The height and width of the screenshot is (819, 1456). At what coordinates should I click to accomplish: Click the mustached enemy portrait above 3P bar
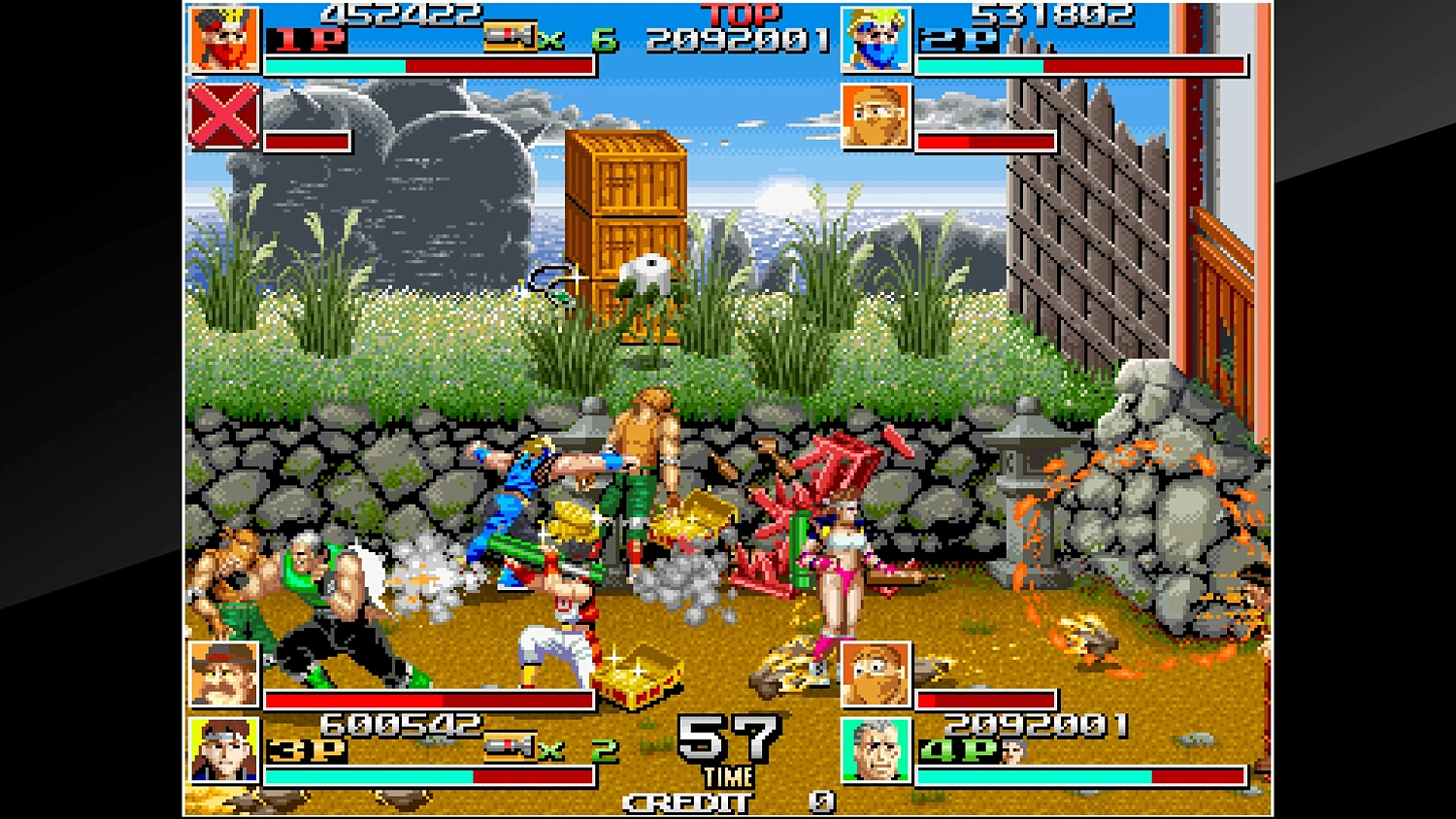pos(222,674)
